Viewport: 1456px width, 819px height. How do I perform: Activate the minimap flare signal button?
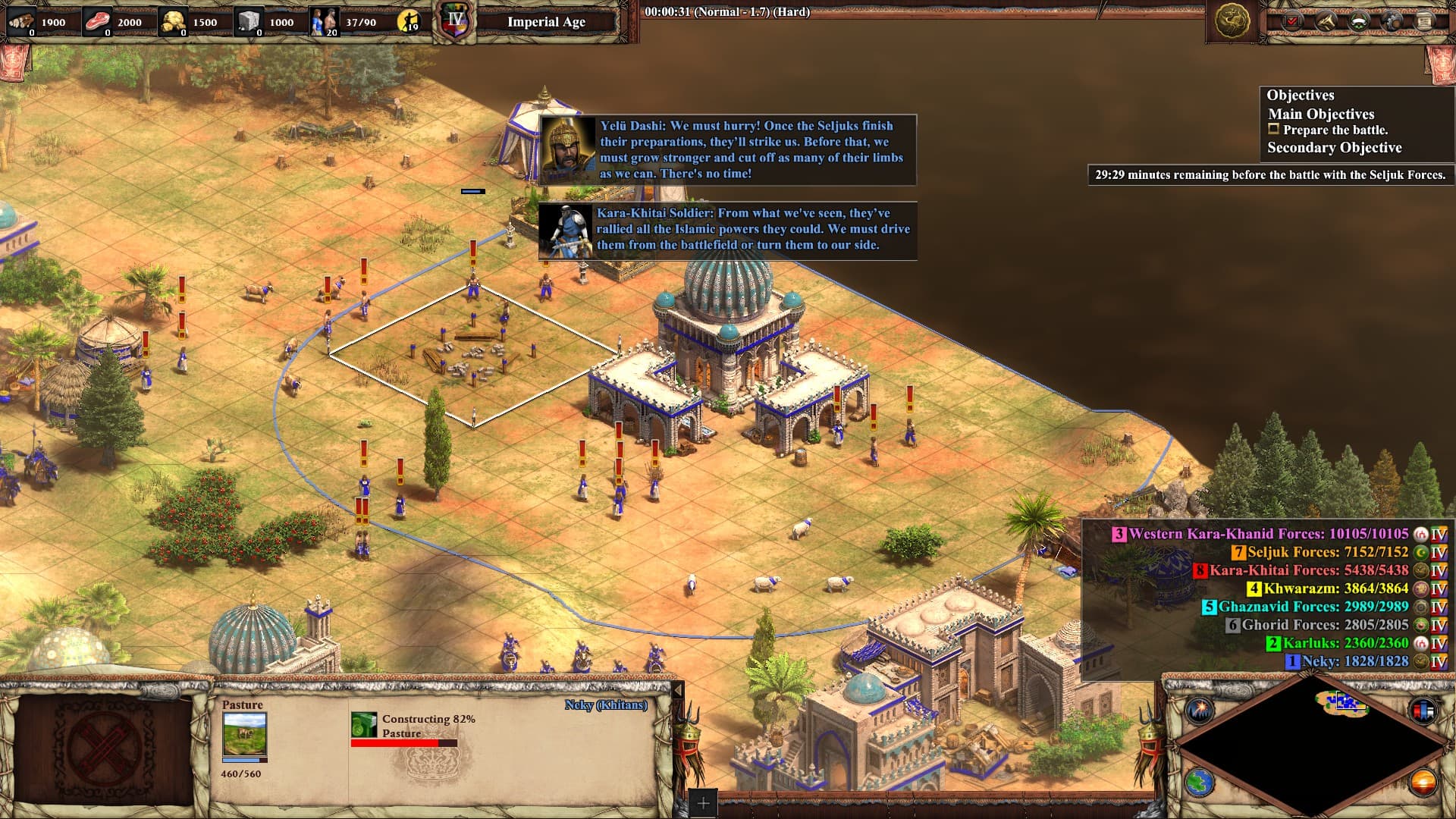click(1200, 710)
